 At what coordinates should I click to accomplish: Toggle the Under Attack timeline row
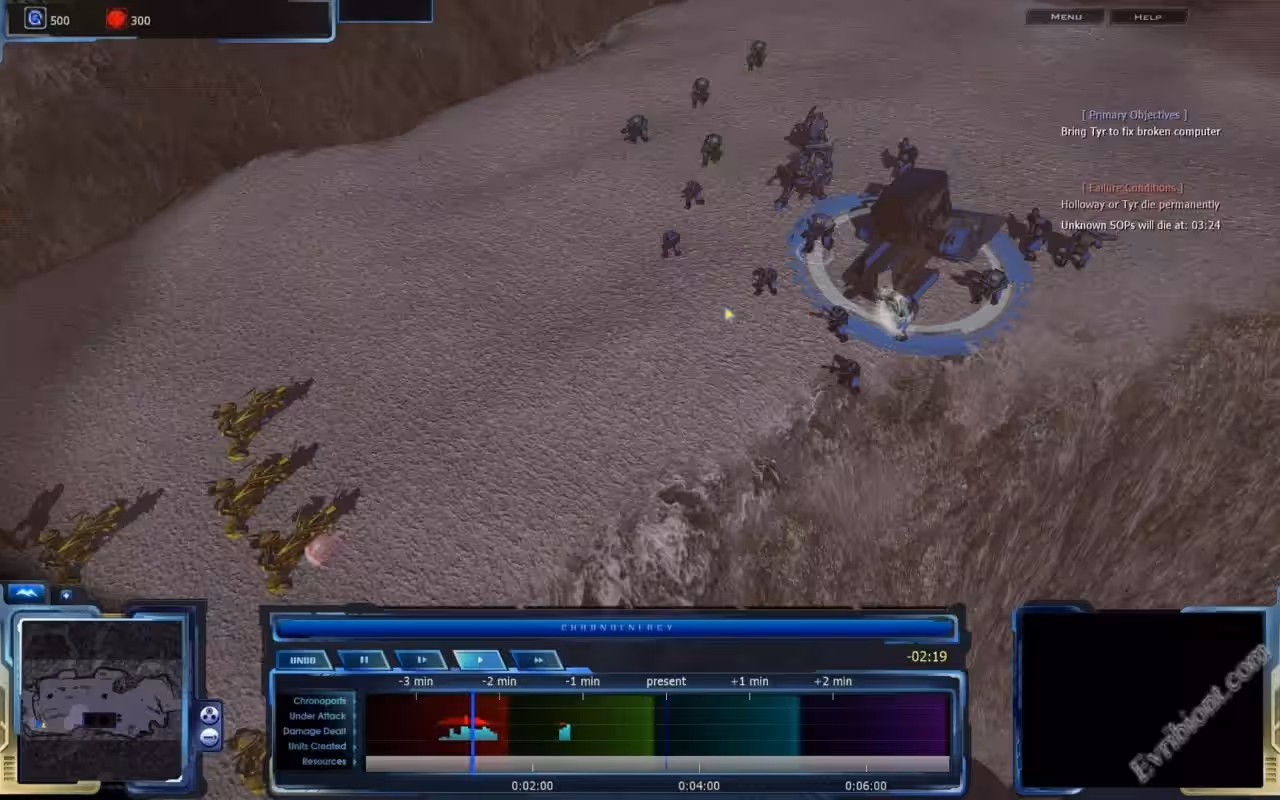(x=318, y=716)
